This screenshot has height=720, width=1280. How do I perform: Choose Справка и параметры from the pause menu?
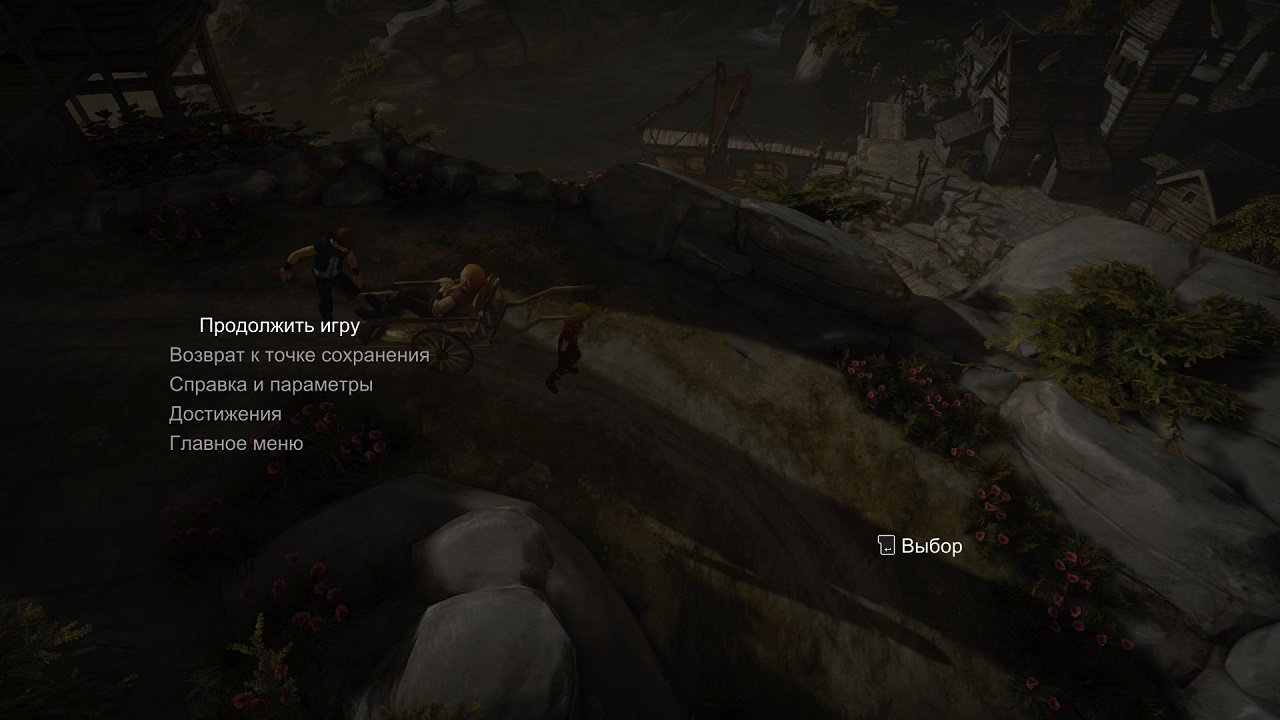(x=272, y=384)
